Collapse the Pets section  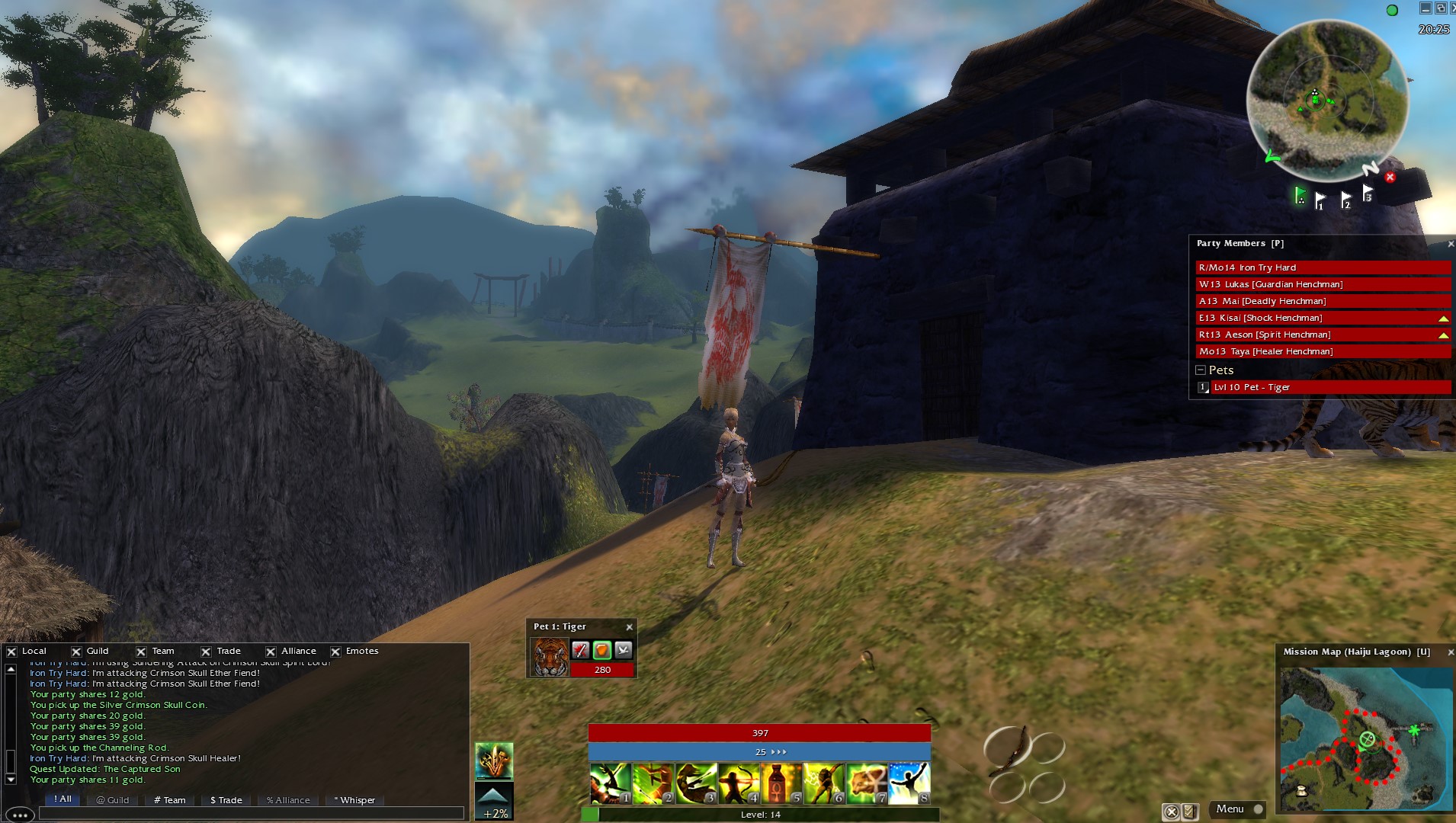(1201, 370)
